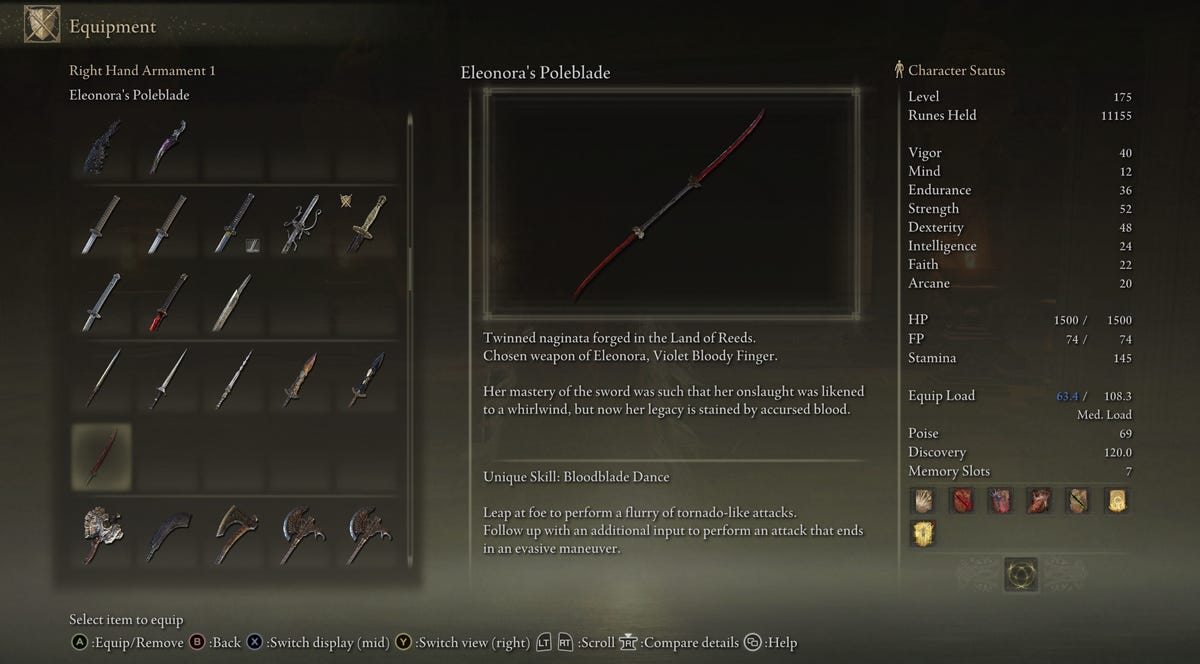
Task: Choose the jagged black dagger slot
Action: [x=102, y=148]
